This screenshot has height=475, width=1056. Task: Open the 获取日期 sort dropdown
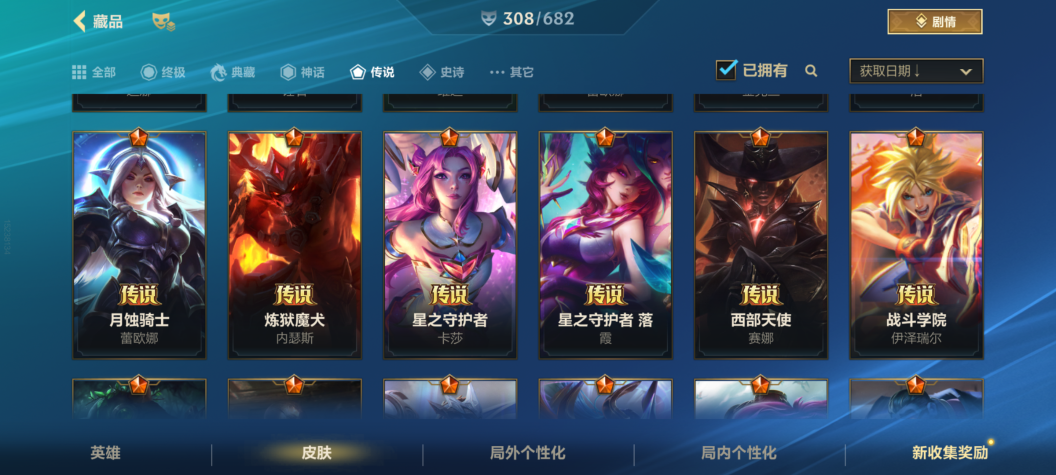pyautogui.click(x=915, y=71)
